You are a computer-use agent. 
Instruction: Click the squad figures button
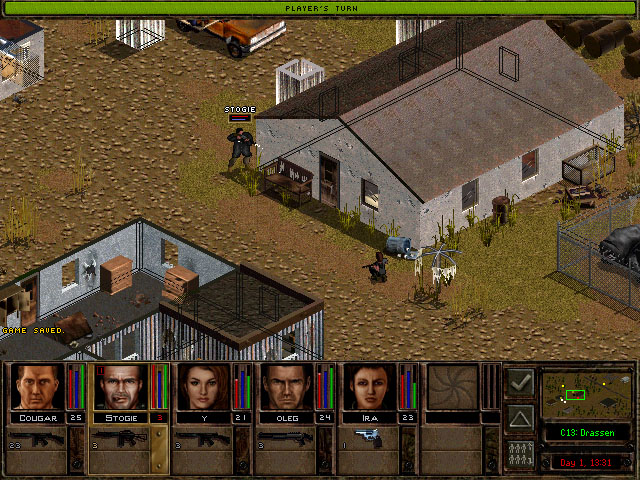pos(520,453)
